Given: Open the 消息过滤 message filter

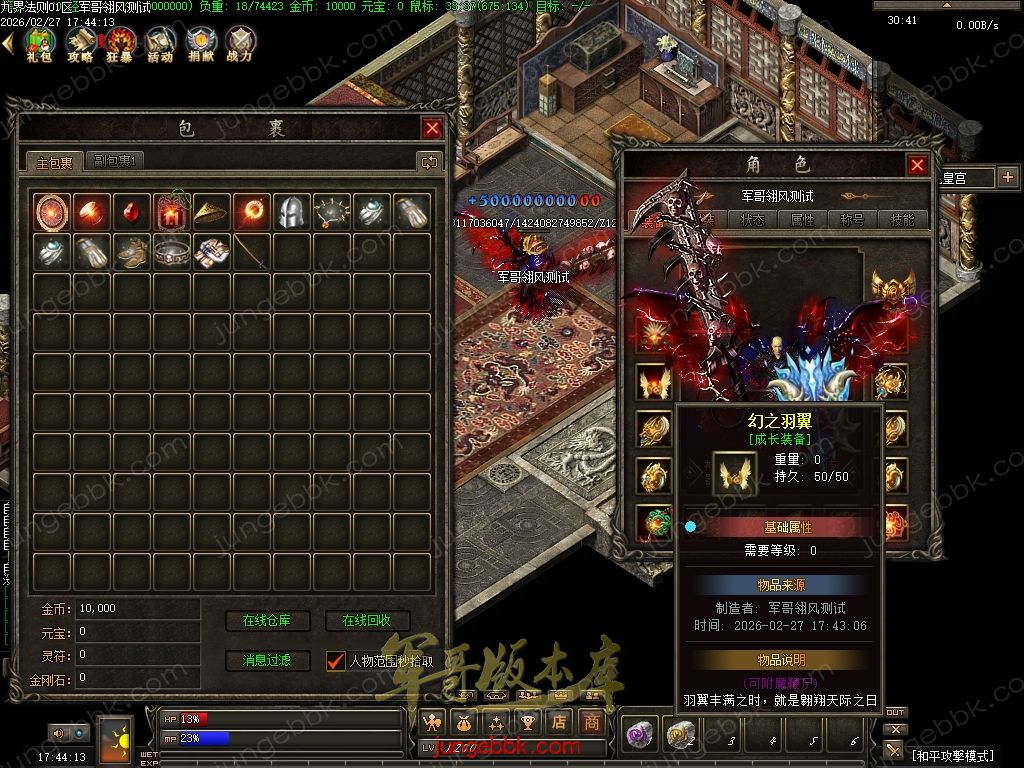Looking at the screenshot, I should pos(267,661).
